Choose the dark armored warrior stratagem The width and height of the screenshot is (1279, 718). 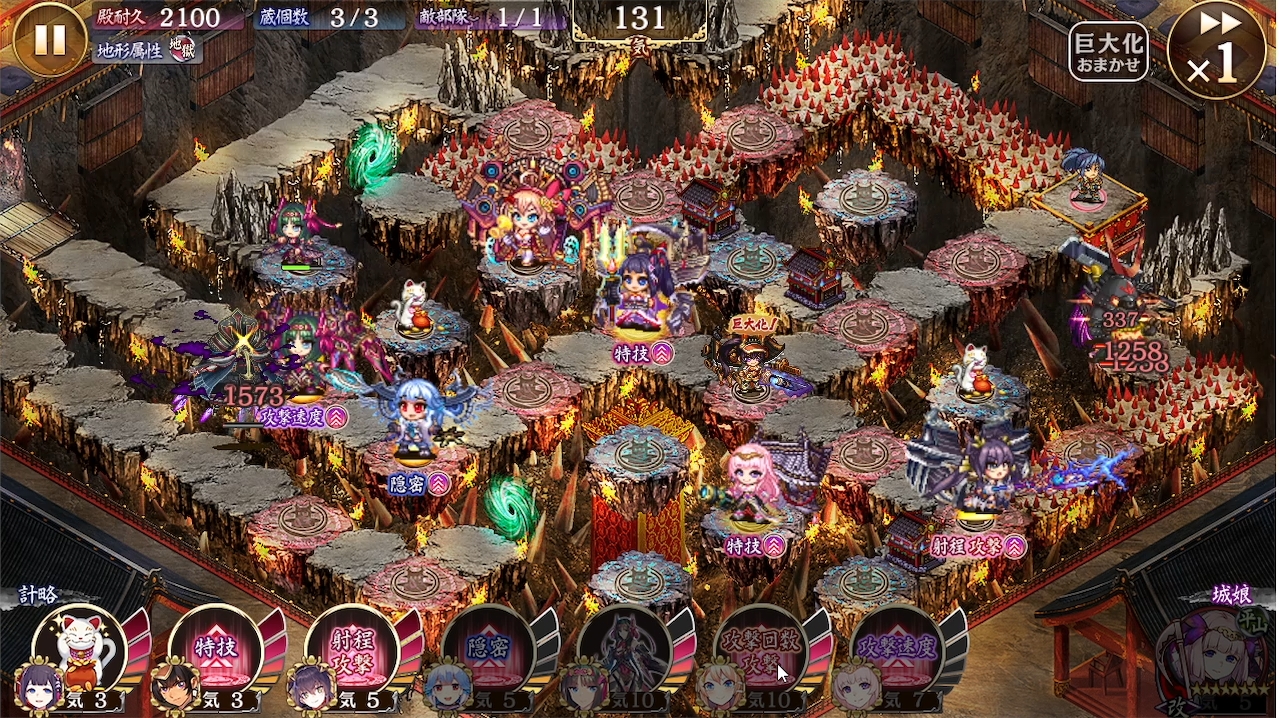click(624, 650)
